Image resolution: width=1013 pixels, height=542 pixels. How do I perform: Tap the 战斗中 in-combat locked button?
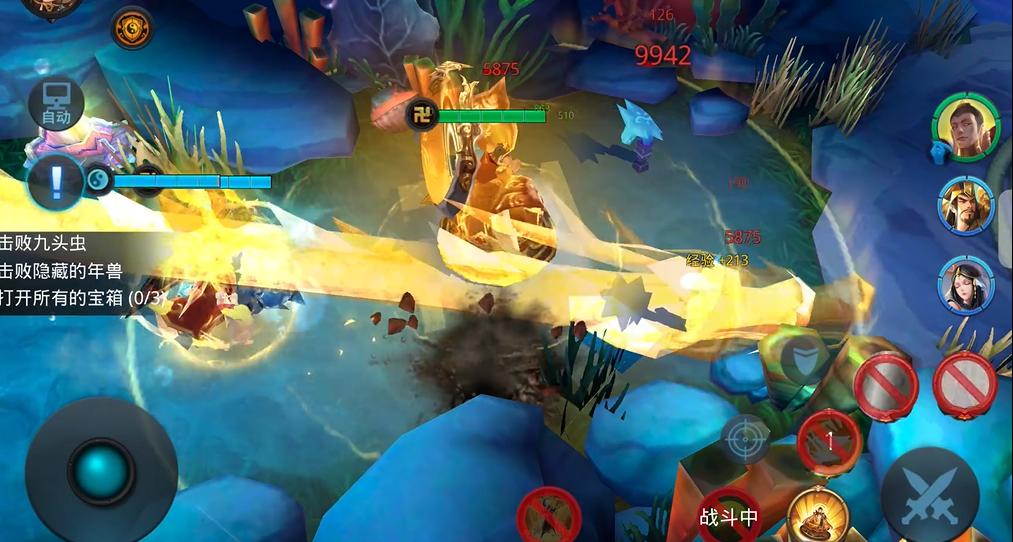(x=729, y=515)
